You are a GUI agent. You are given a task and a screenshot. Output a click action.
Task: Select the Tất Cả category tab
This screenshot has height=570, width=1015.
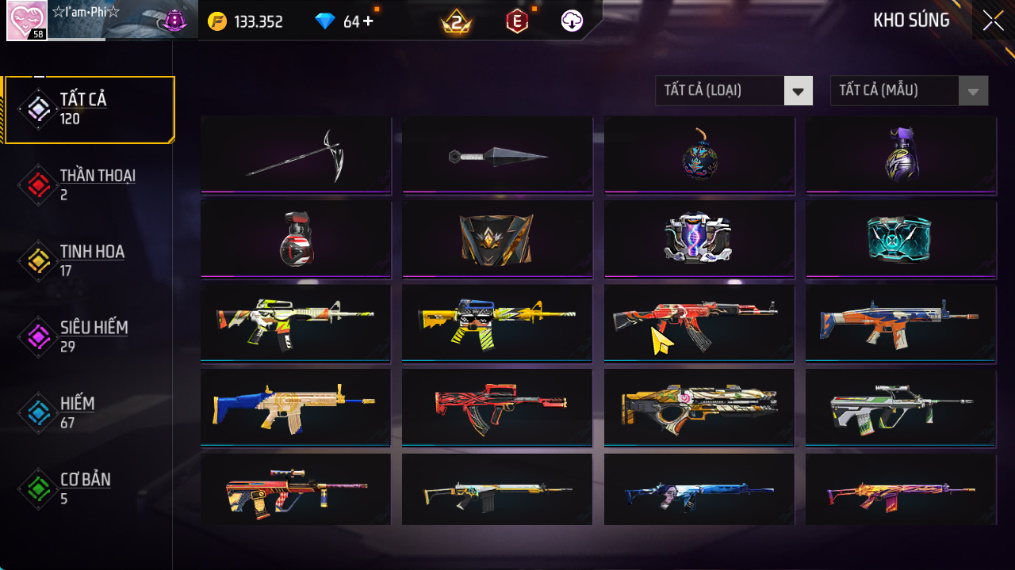89,108
